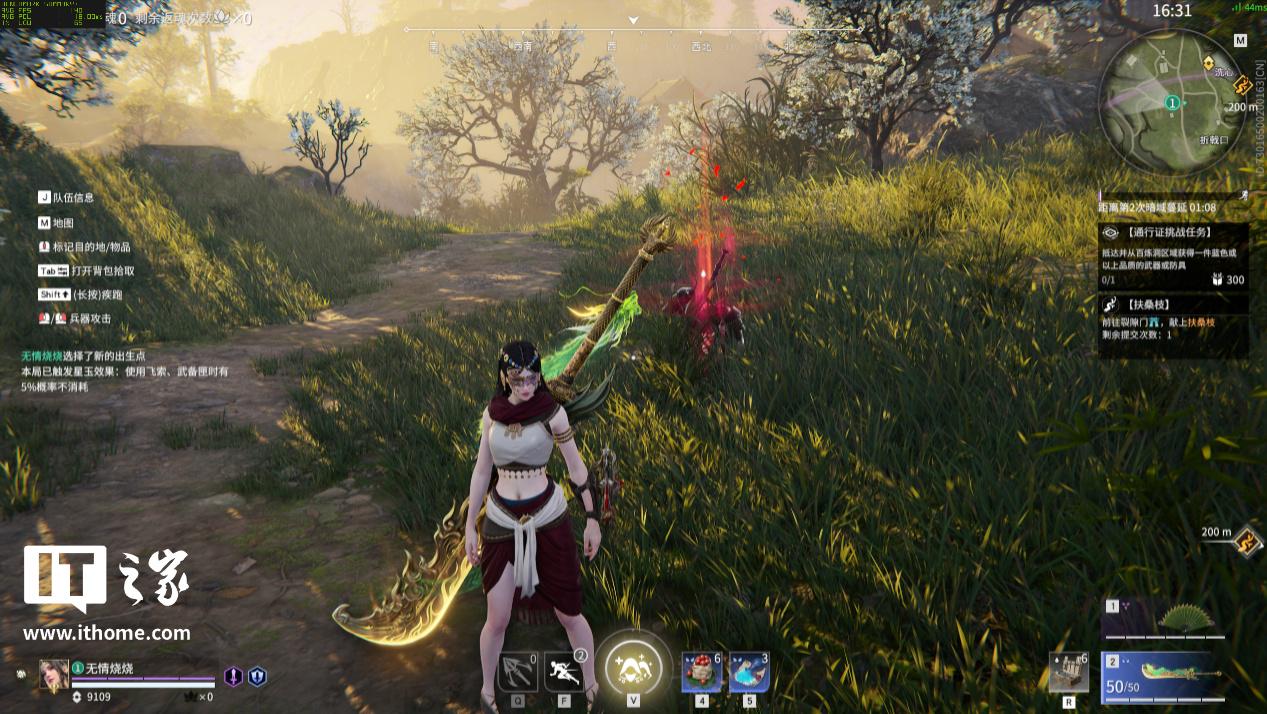Image resolution: width=1267 pixels, height=714 pixels.
Task: Use the red mushroom healing item
Action: click(701, 671)
